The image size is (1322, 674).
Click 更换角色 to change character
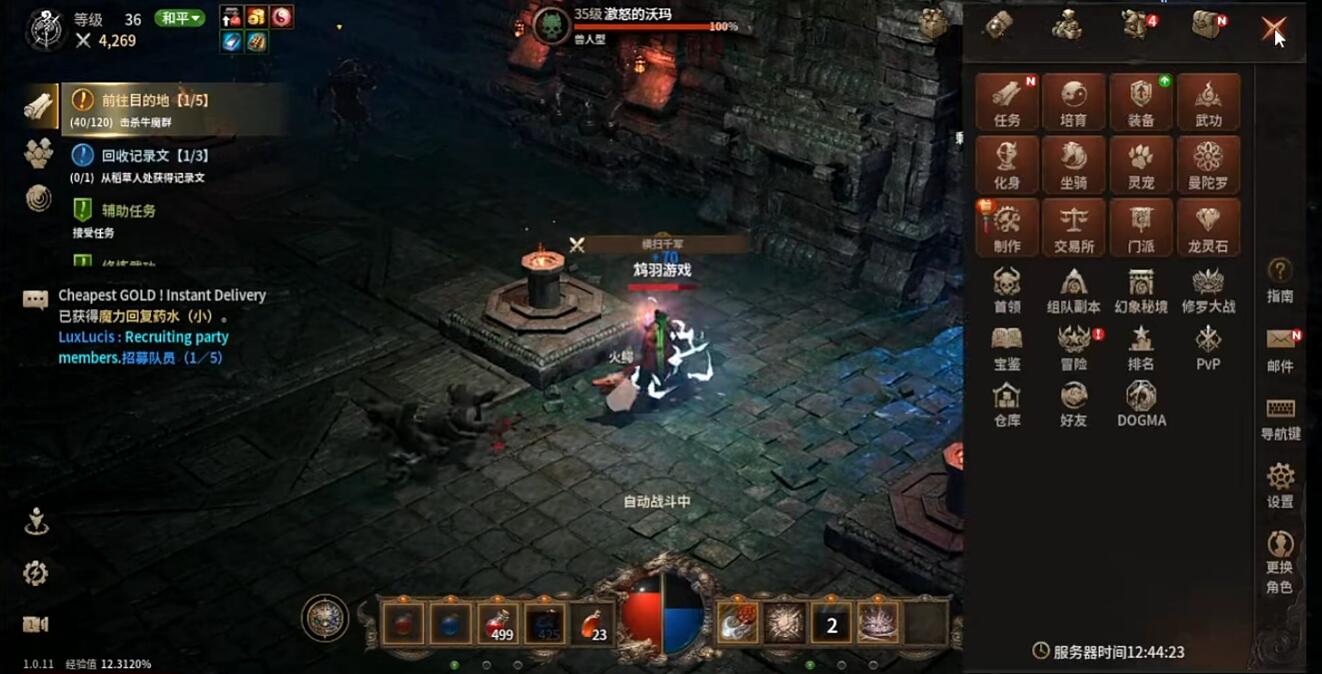coord(1280,562)
